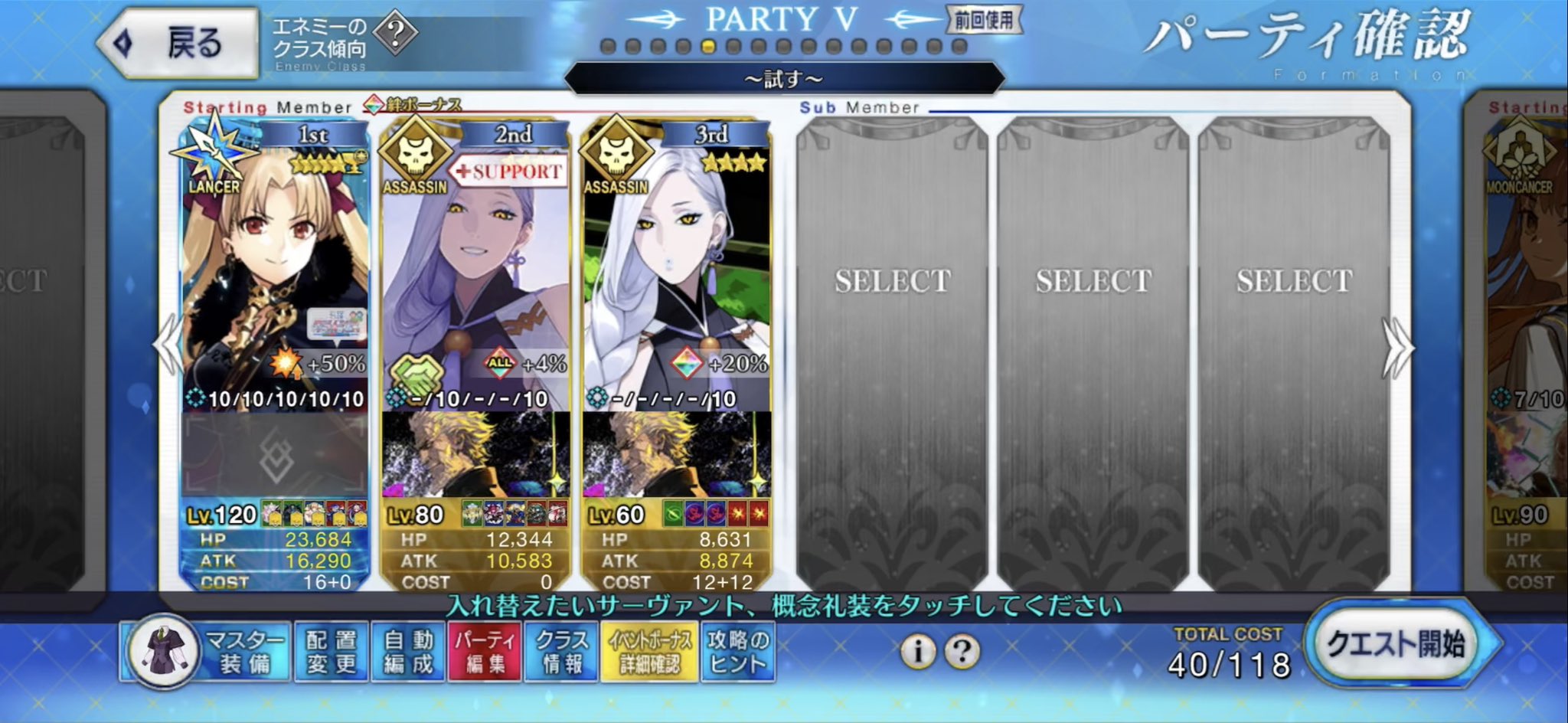1568x723 pixels.
Task: Tap the craft essence on the Lv.60 Assassin
Action: click(675, 456)
